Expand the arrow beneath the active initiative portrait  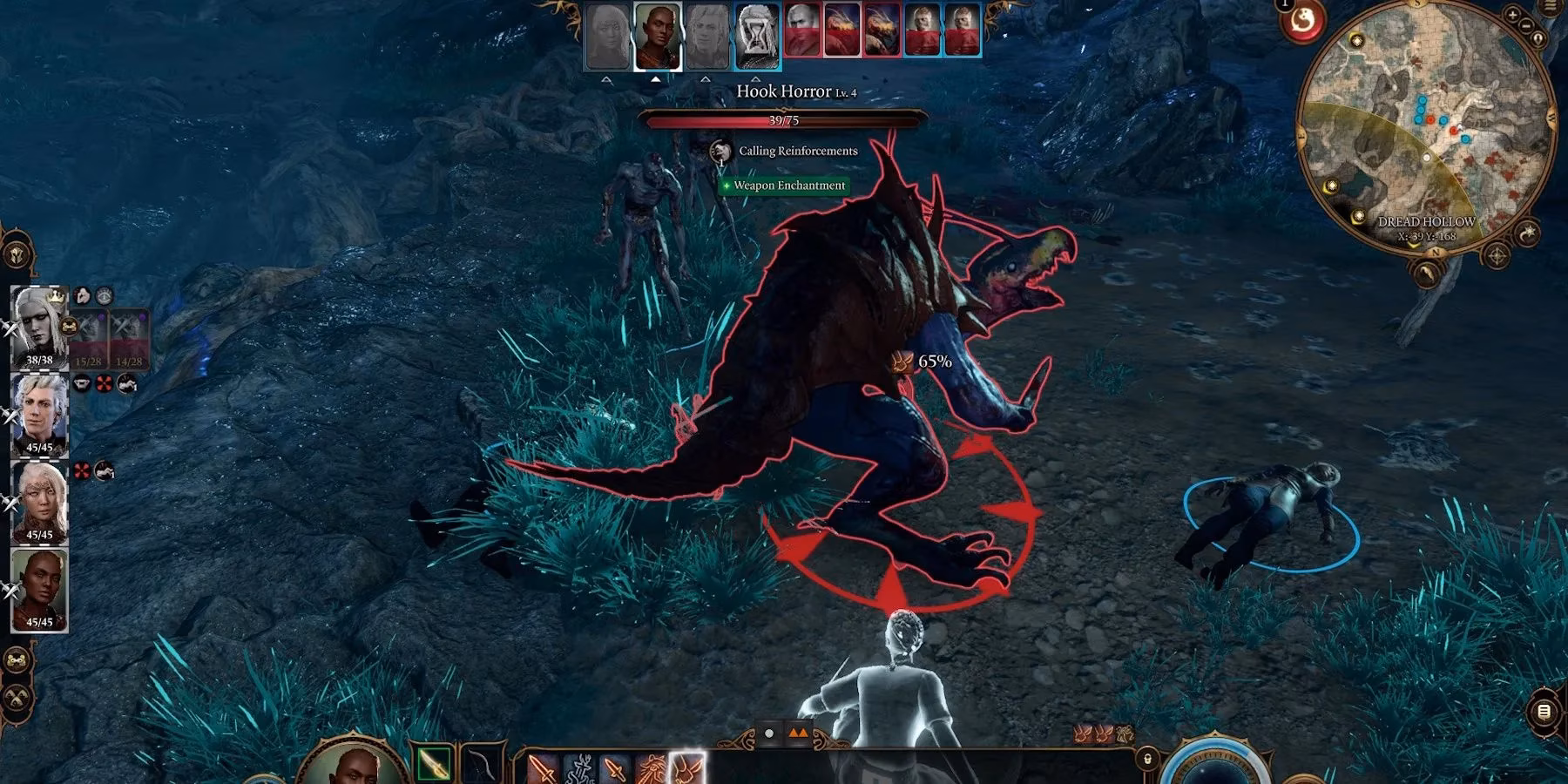click(x=656, y=78)
